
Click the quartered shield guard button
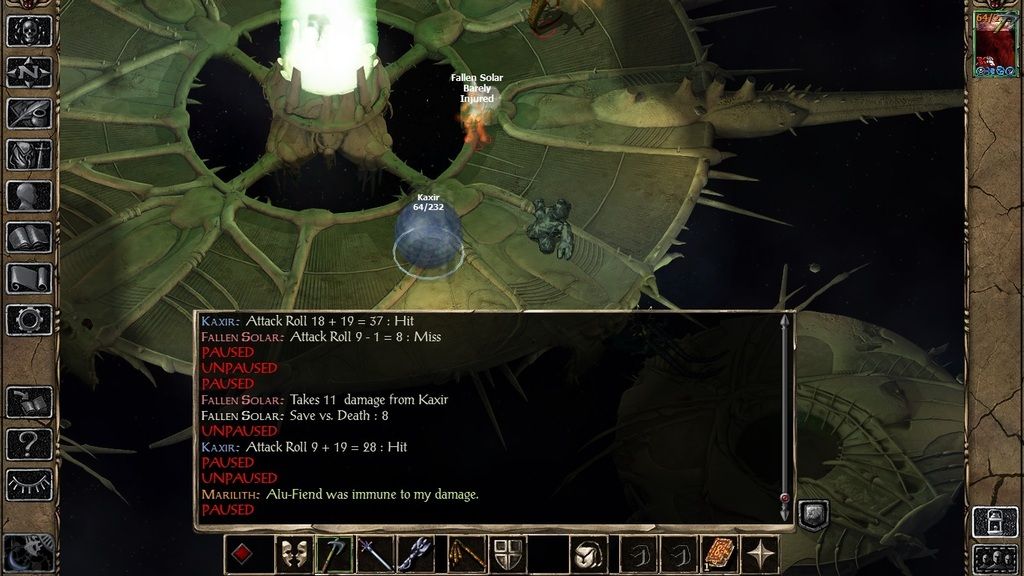[506, 554]
